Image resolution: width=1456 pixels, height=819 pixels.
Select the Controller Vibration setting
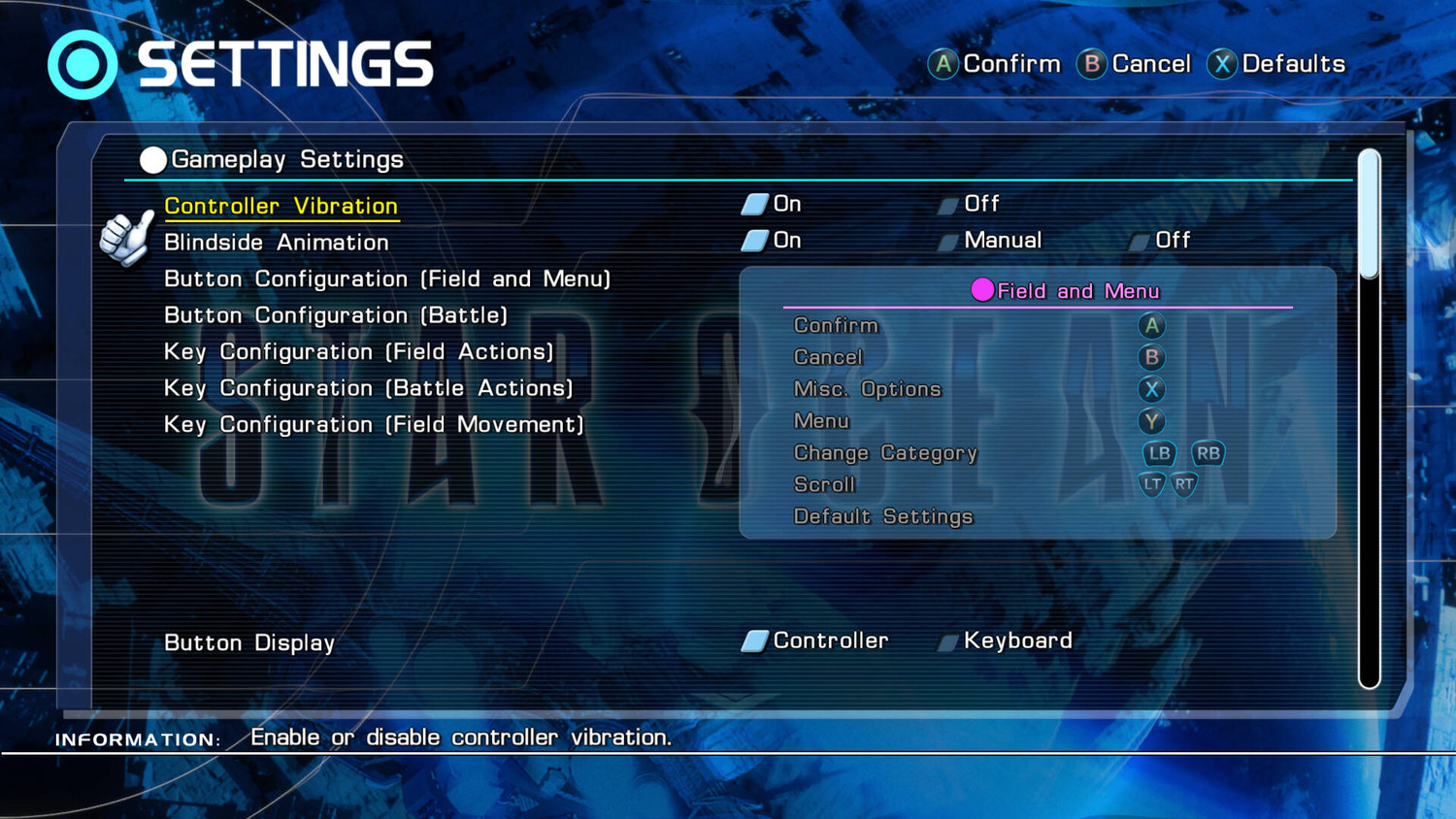(x=281, y=206)
